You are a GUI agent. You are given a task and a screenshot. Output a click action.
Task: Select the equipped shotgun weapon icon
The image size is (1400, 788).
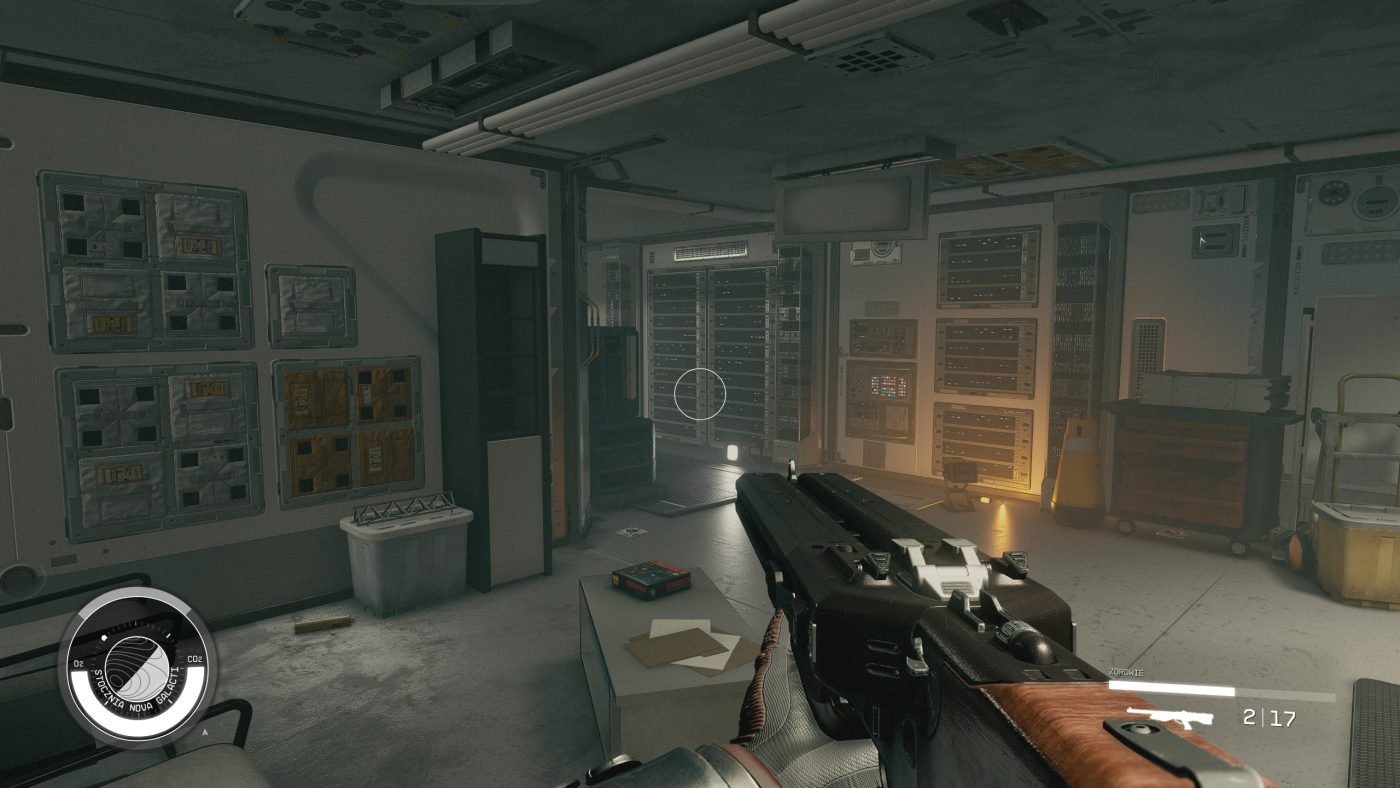1169,717
